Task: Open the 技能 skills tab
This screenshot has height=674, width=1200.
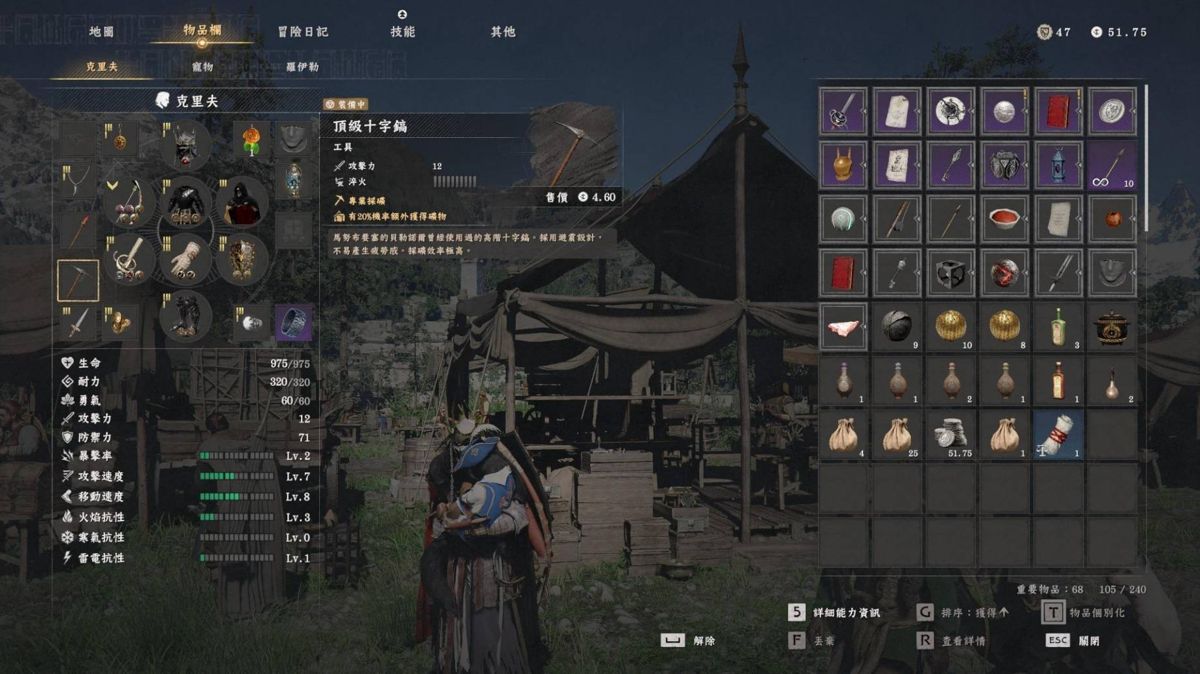Action: 402,32
